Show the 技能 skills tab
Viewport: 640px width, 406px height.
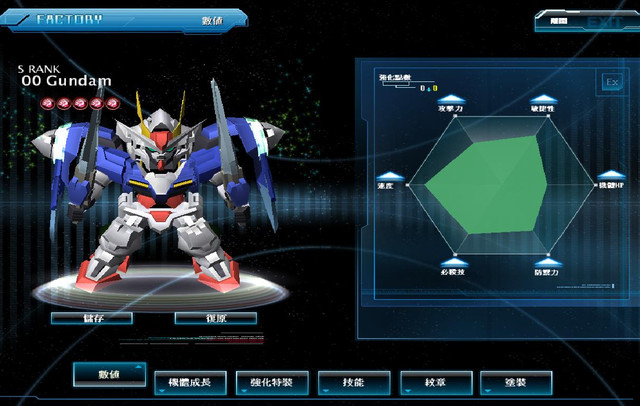click(354, 382)
